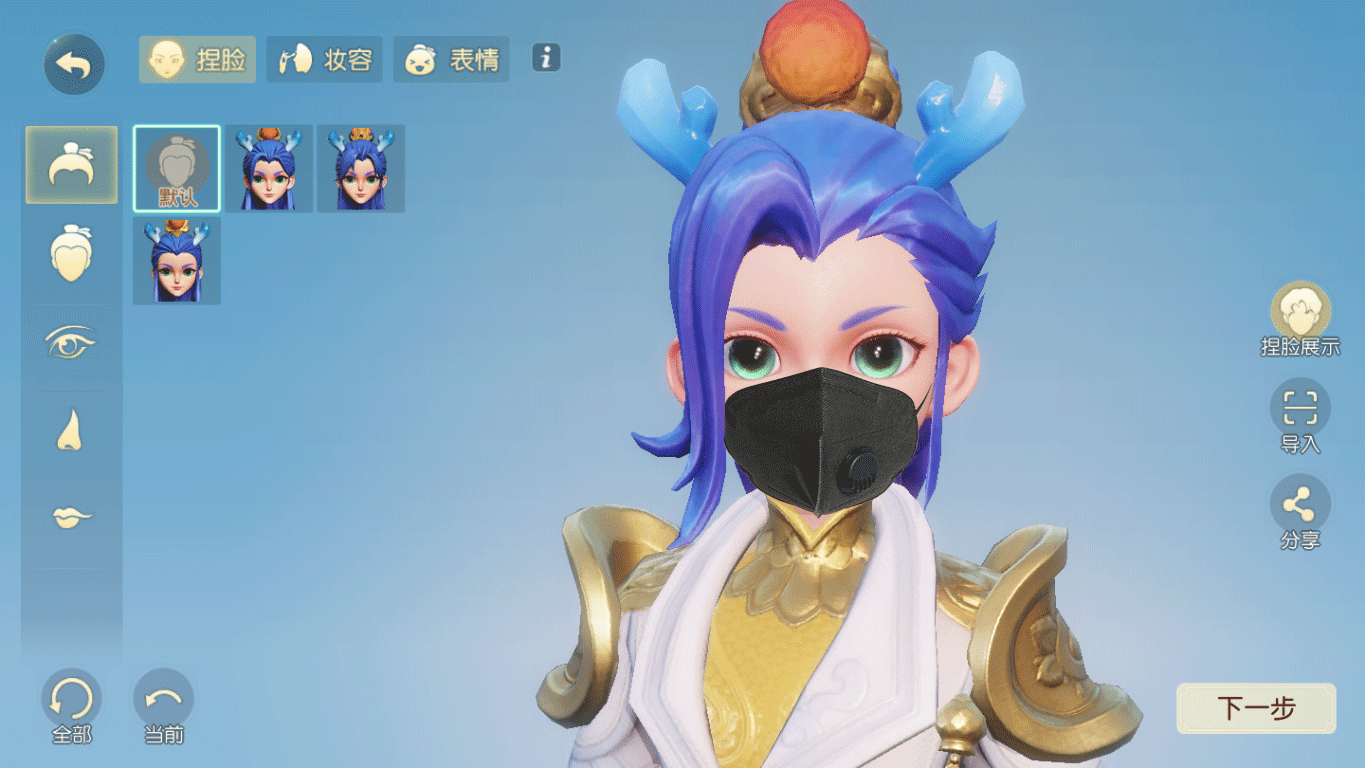Image resolution: width=1365 pixels, height=768 pixels.
Task: Select the 捏脸 face sculpting tab
Action: coord(196,59)
